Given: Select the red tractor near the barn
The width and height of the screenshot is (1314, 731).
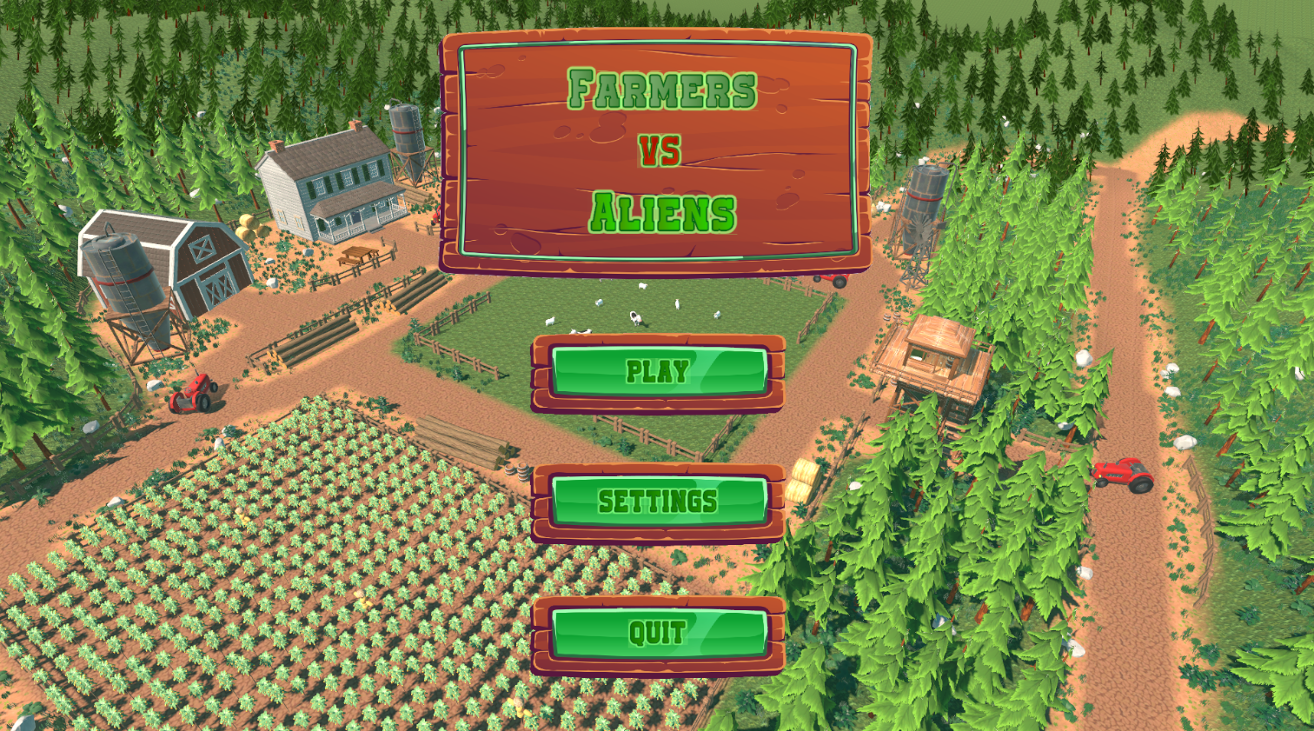Looking at the screenshot, I should [x=193, y=392].
